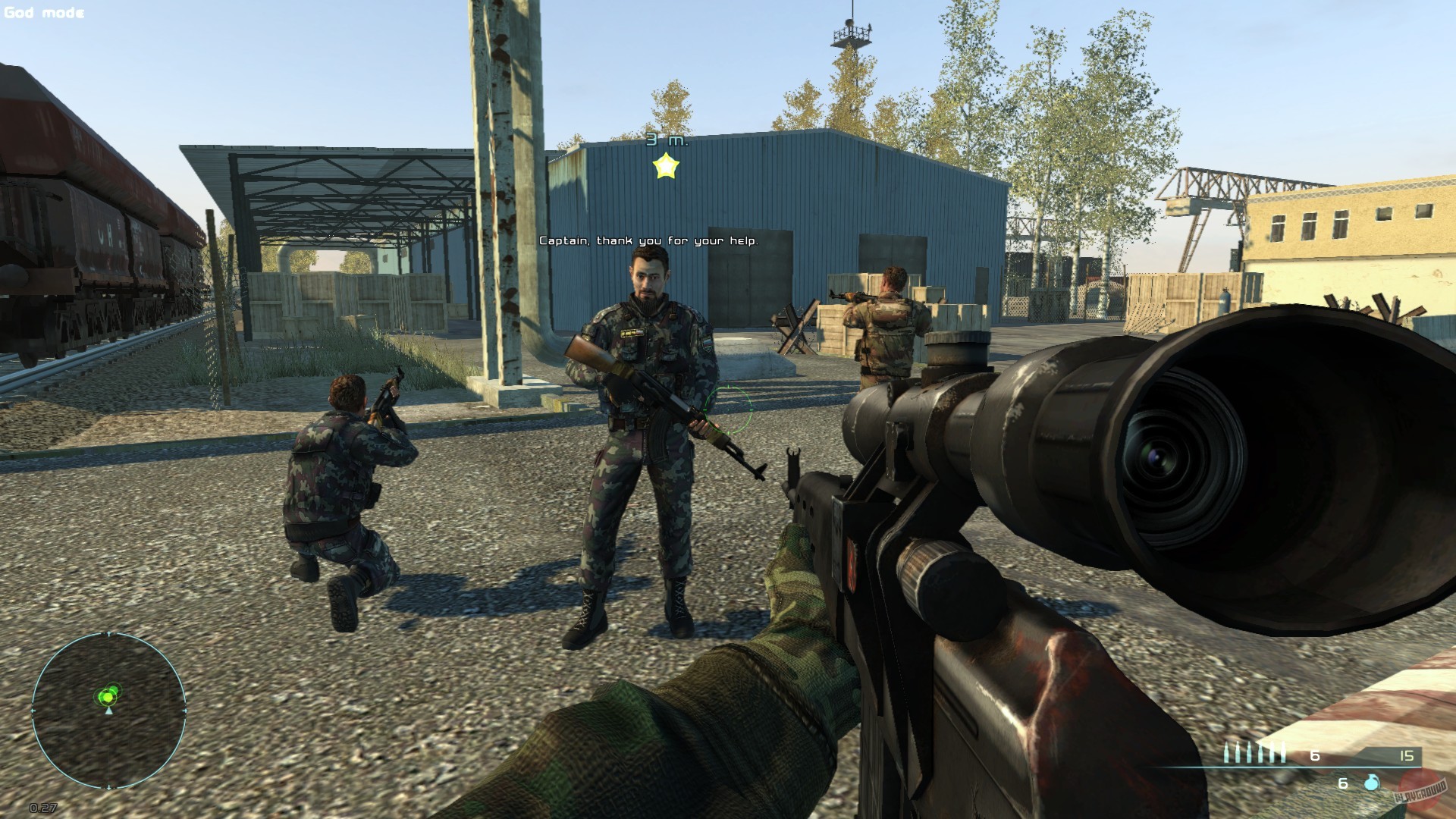This screenshot has width=1456, height=819.
Task: Click the loaded ammo number 6
Action: click(1314, 756)
